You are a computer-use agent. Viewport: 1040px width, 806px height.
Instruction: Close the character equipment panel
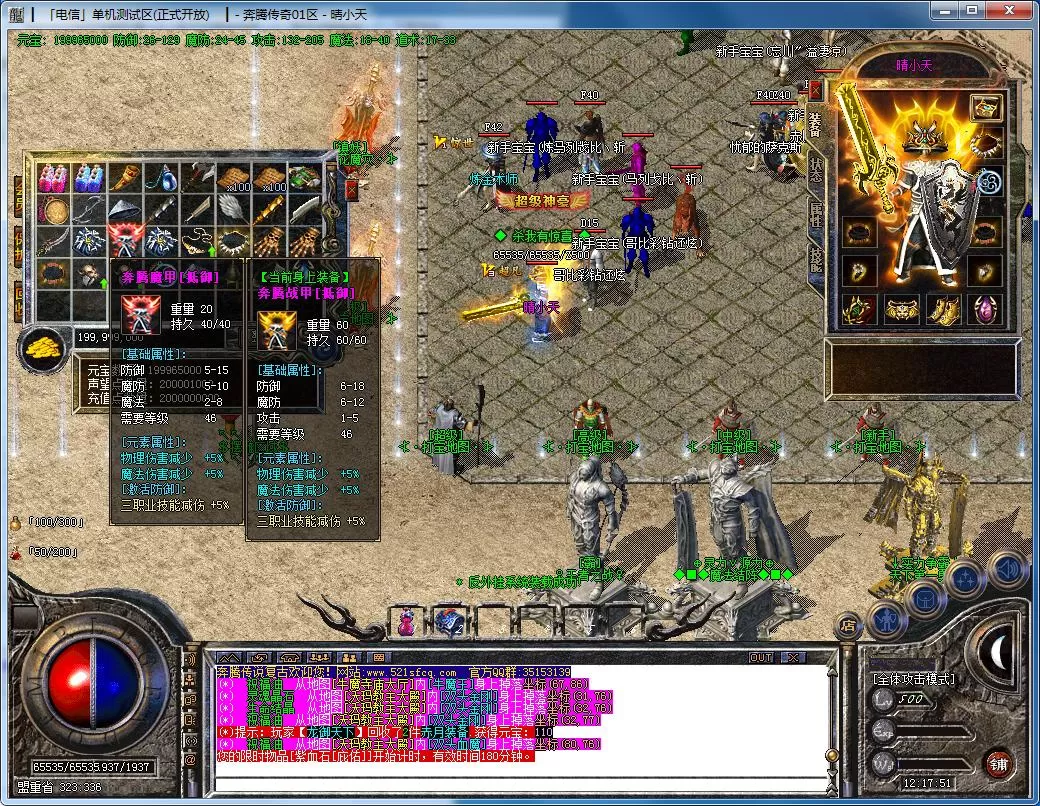[x=815, y=90]
